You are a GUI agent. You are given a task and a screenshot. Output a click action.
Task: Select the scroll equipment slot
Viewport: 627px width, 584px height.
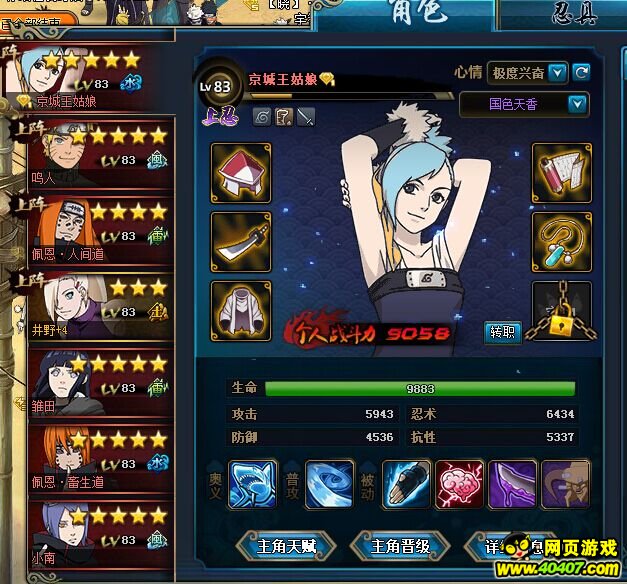pyautogui.click(x=561, y=172)
